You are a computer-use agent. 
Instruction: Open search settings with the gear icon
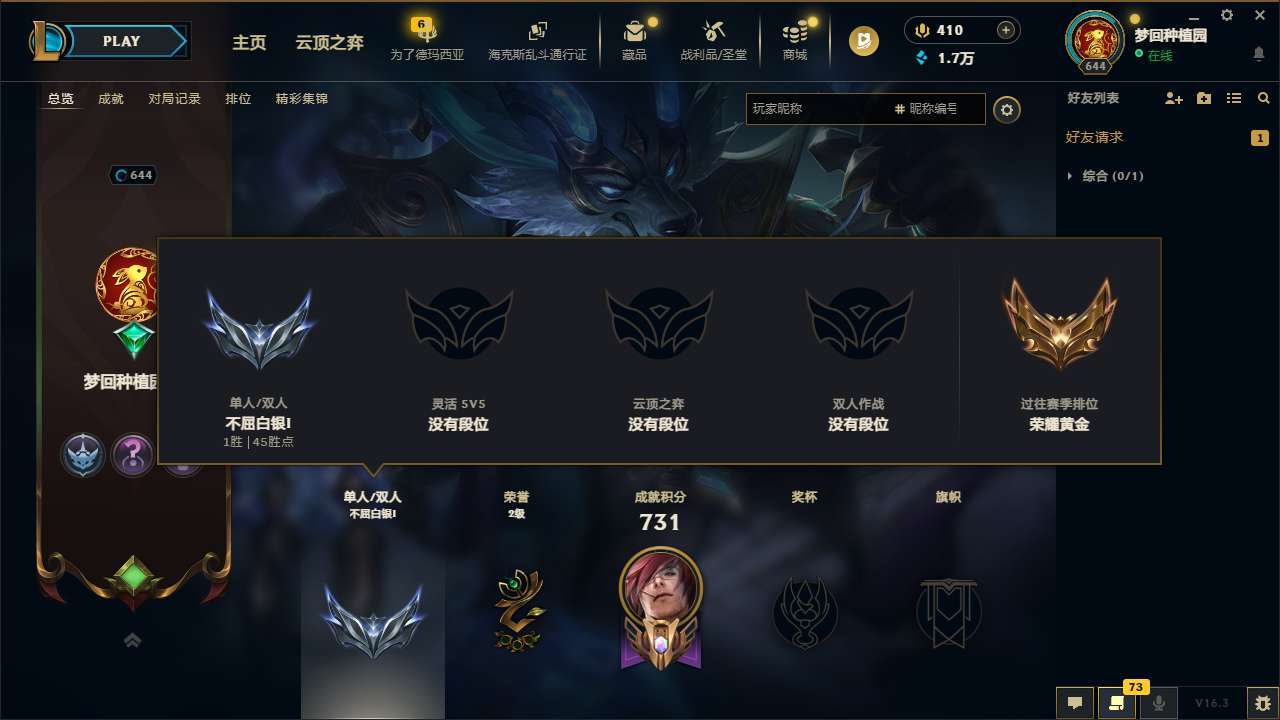(x=1007, y=109)
